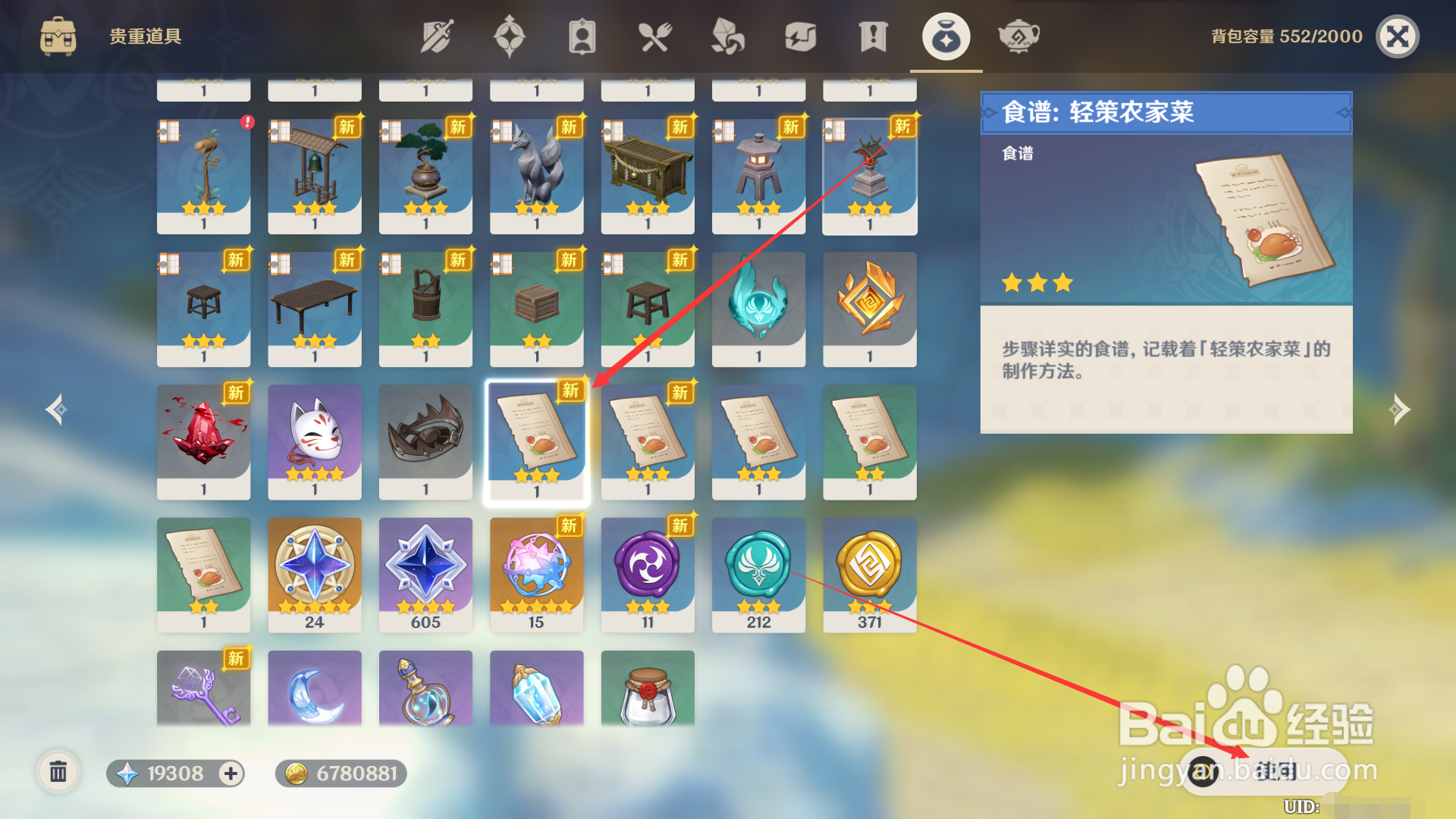This screenshot has height=819, width=1456.
Task: Open the food category (fork and spoon icon)
Action: 655,36
